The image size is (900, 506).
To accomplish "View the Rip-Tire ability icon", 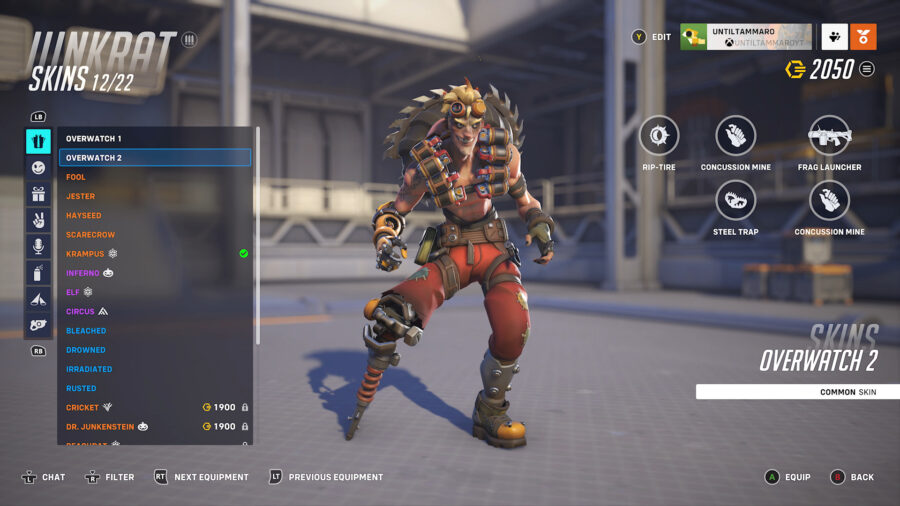I will point(659,136).
